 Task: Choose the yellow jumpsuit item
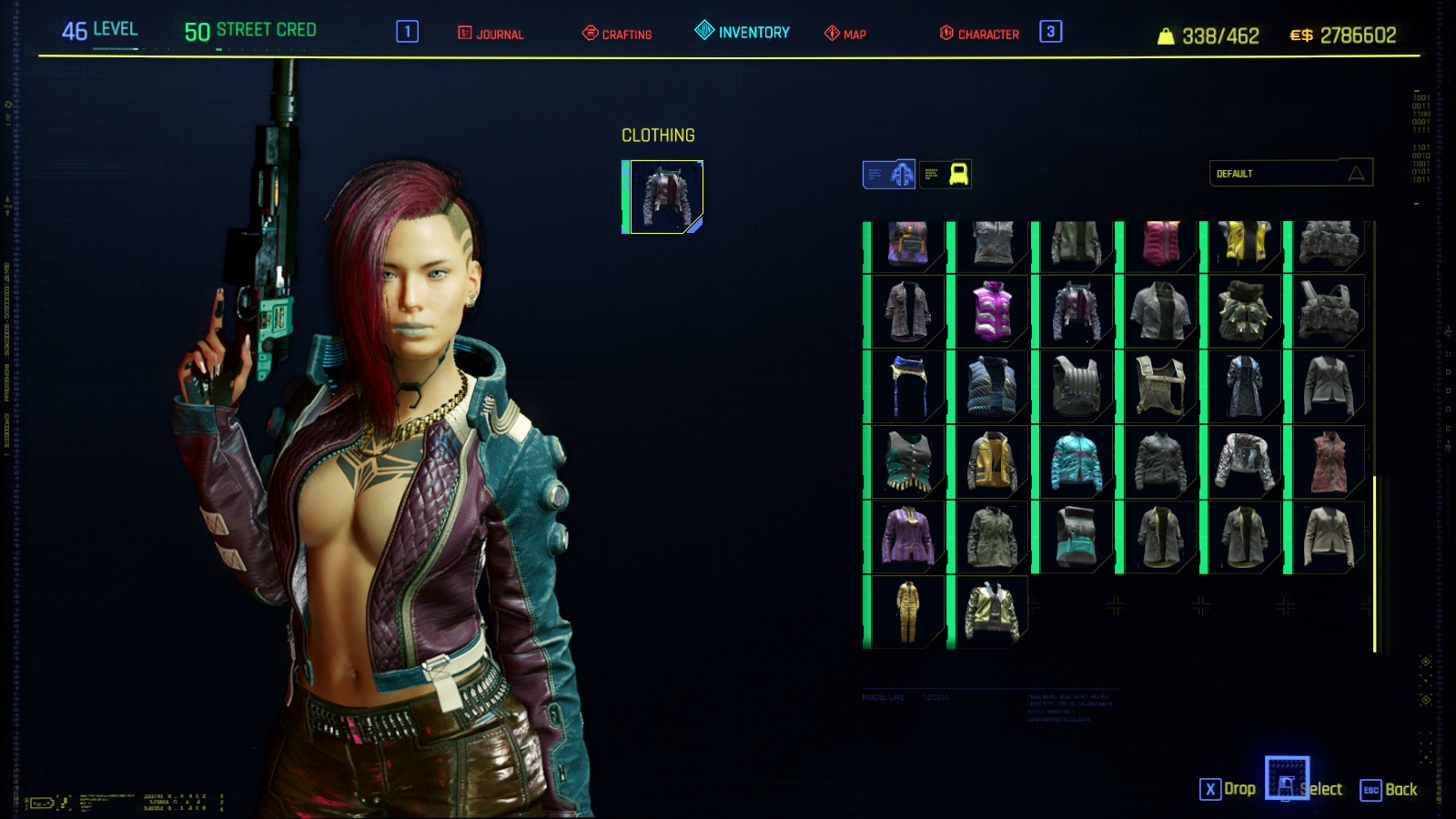click(x=907, y=612)
